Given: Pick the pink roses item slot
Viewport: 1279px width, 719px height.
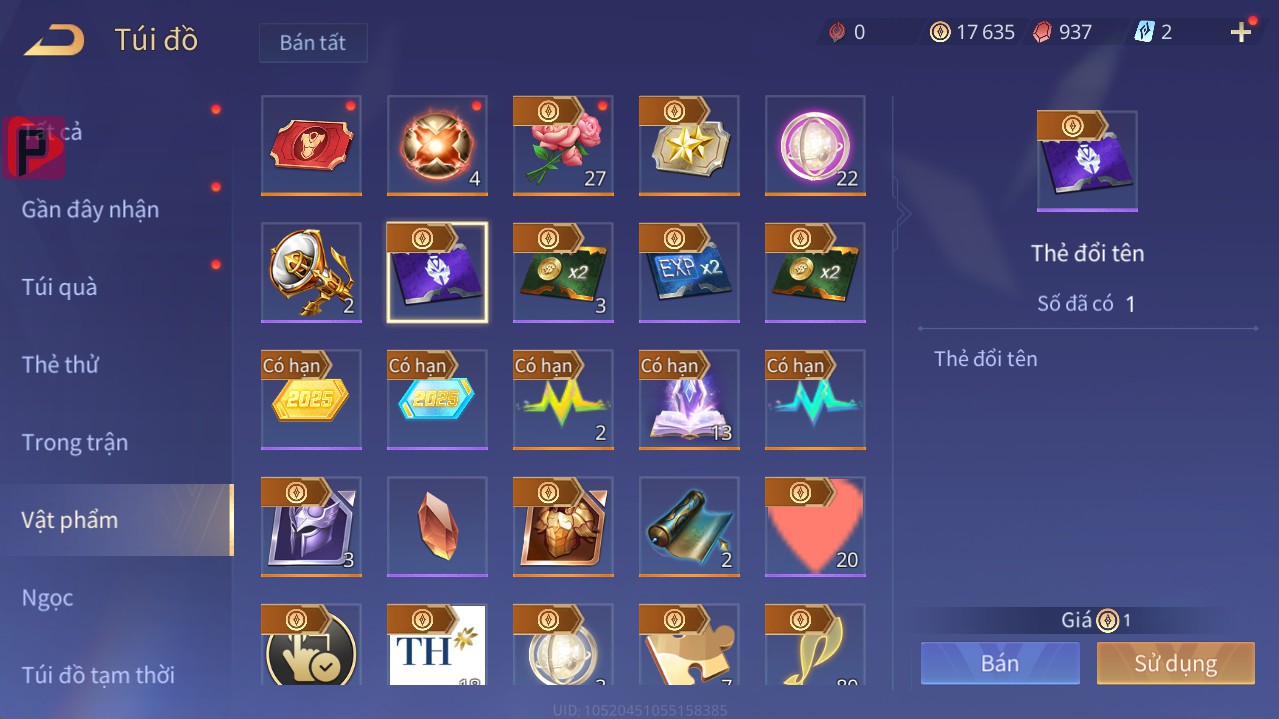Looking at the screenshot, I should [x=563, y=145].
